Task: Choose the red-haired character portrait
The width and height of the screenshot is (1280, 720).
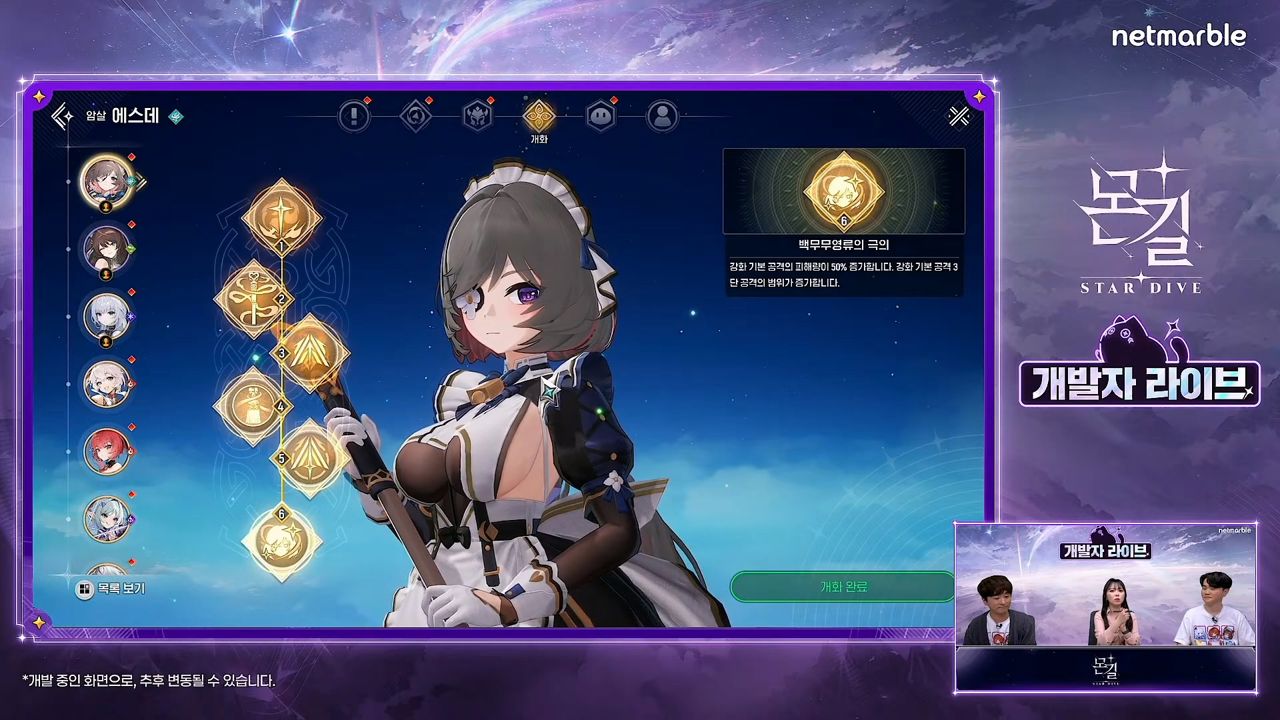Action: tap(106, 449)
